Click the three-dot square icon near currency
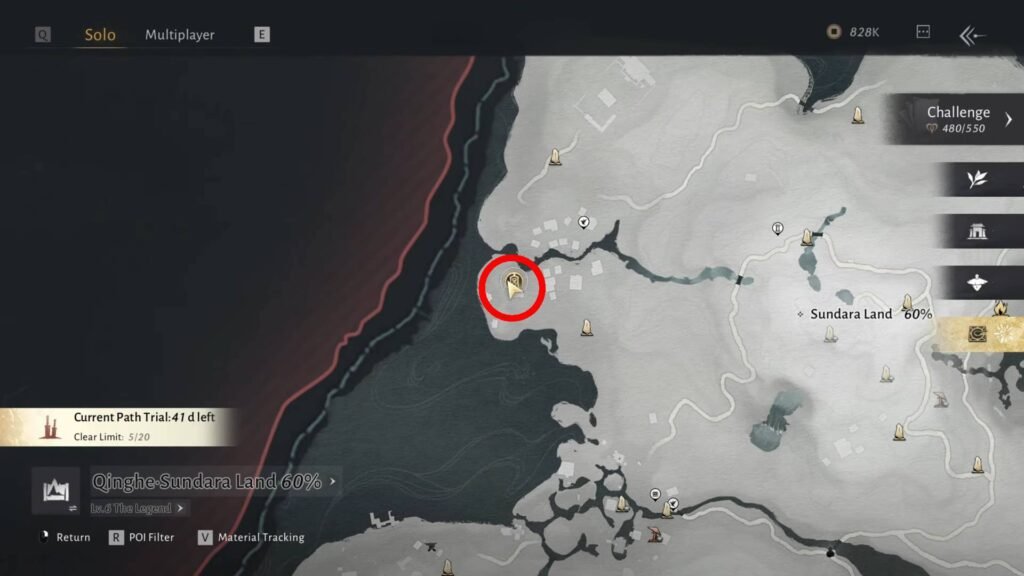The height and width of the screenshot is (576, 1024). pos(923,33)
